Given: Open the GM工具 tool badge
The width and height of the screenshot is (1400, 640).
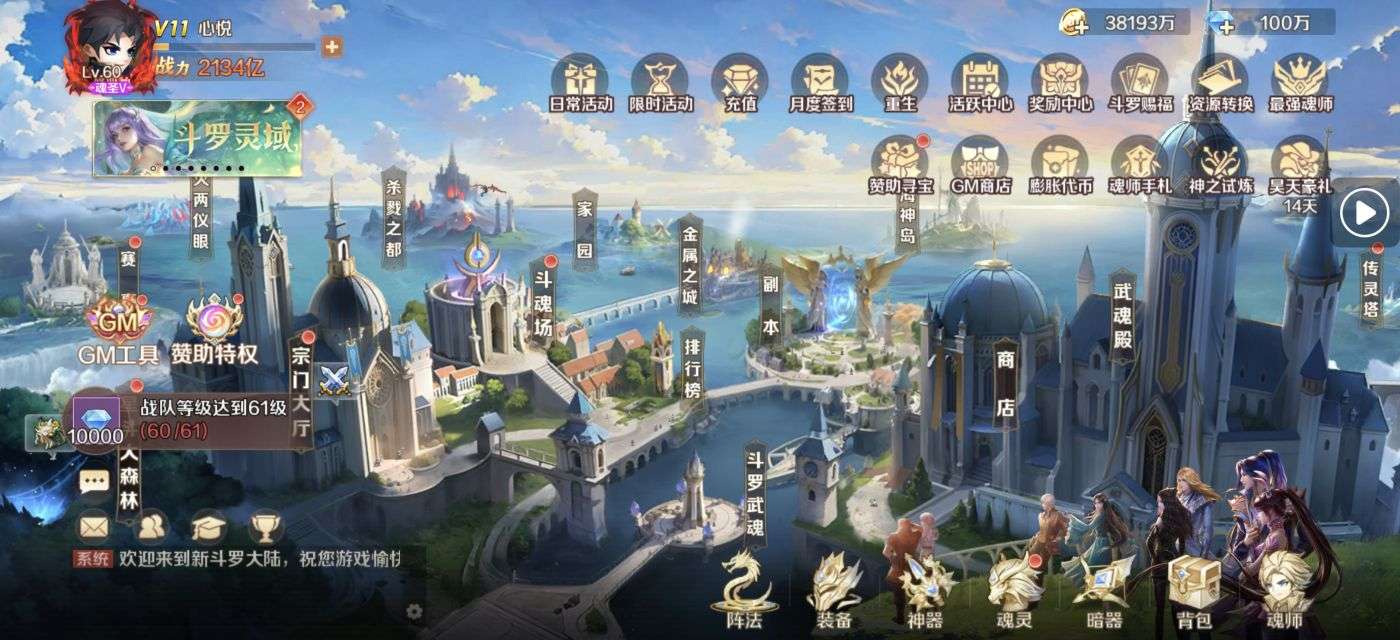Looking at the screenshot, I should [x=118, y=325].
